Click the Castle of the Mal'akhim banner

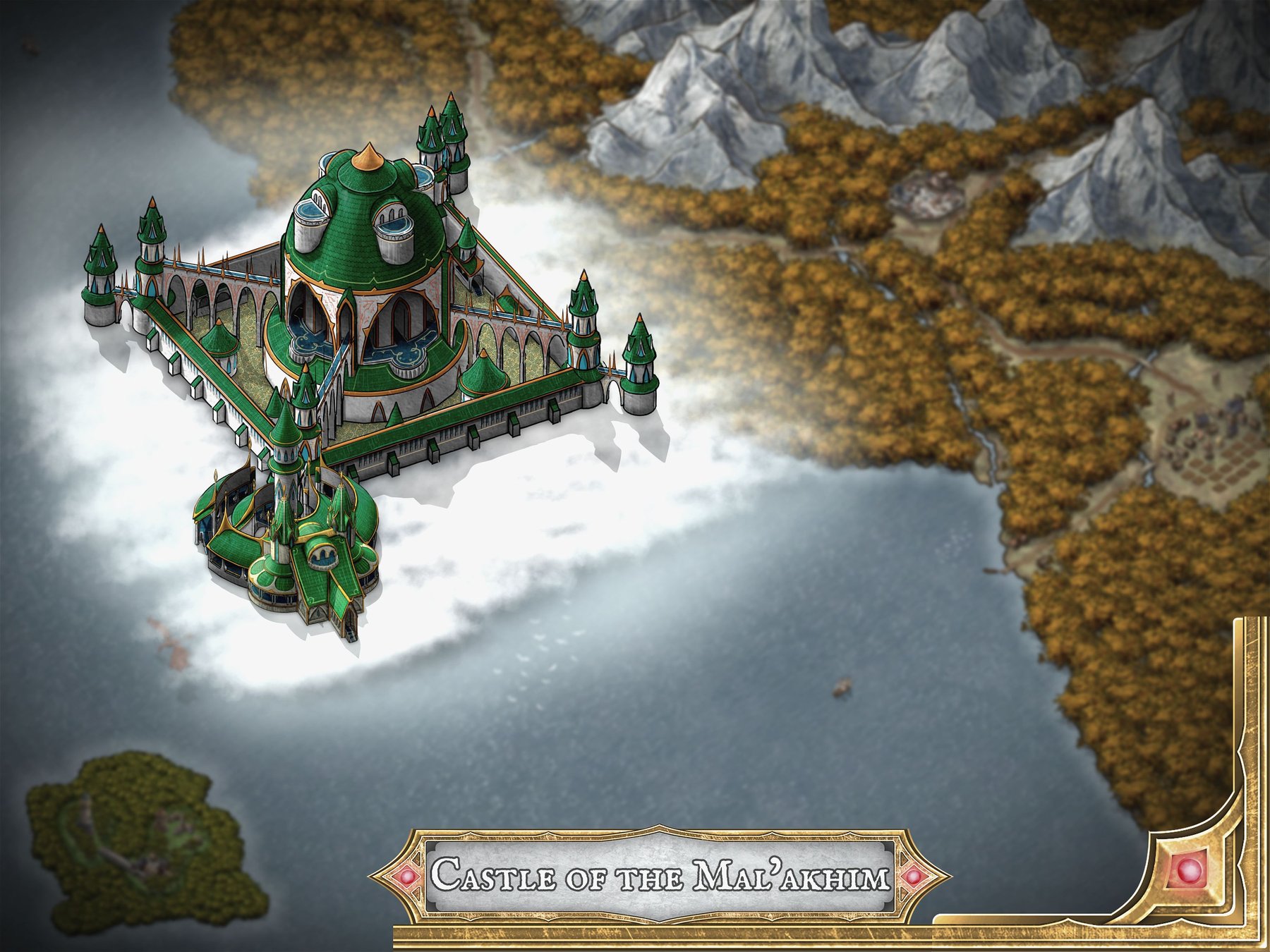click(660, 877)
